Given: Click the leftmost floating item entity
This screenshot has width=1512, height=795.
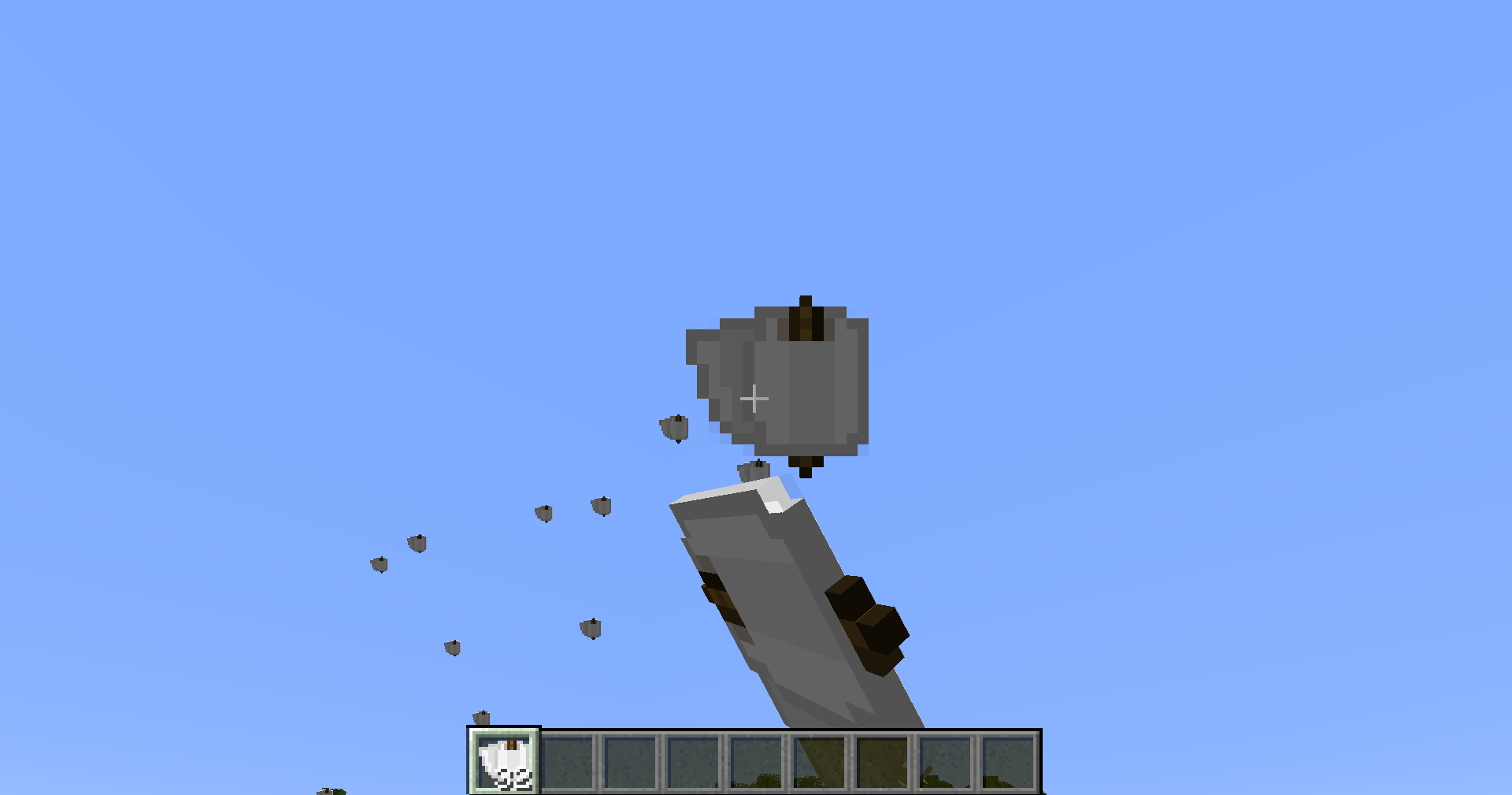Looking at the screenshot, I should pos(379,564).
